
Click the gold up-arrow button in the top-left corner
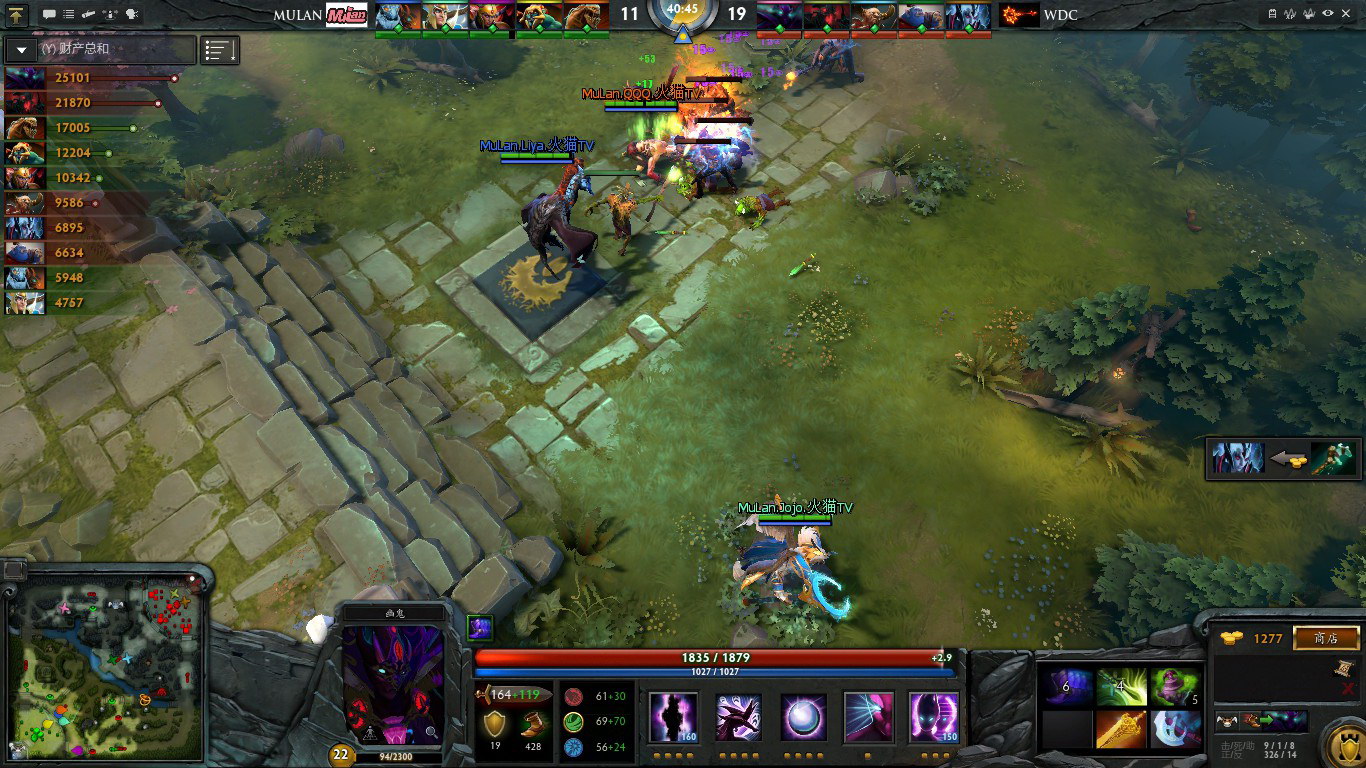pos(17,15)
